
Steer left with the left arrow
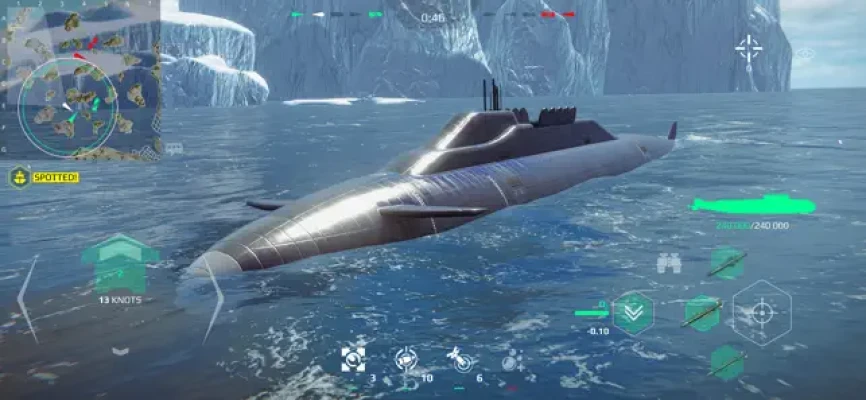click(x=27, y=298)
